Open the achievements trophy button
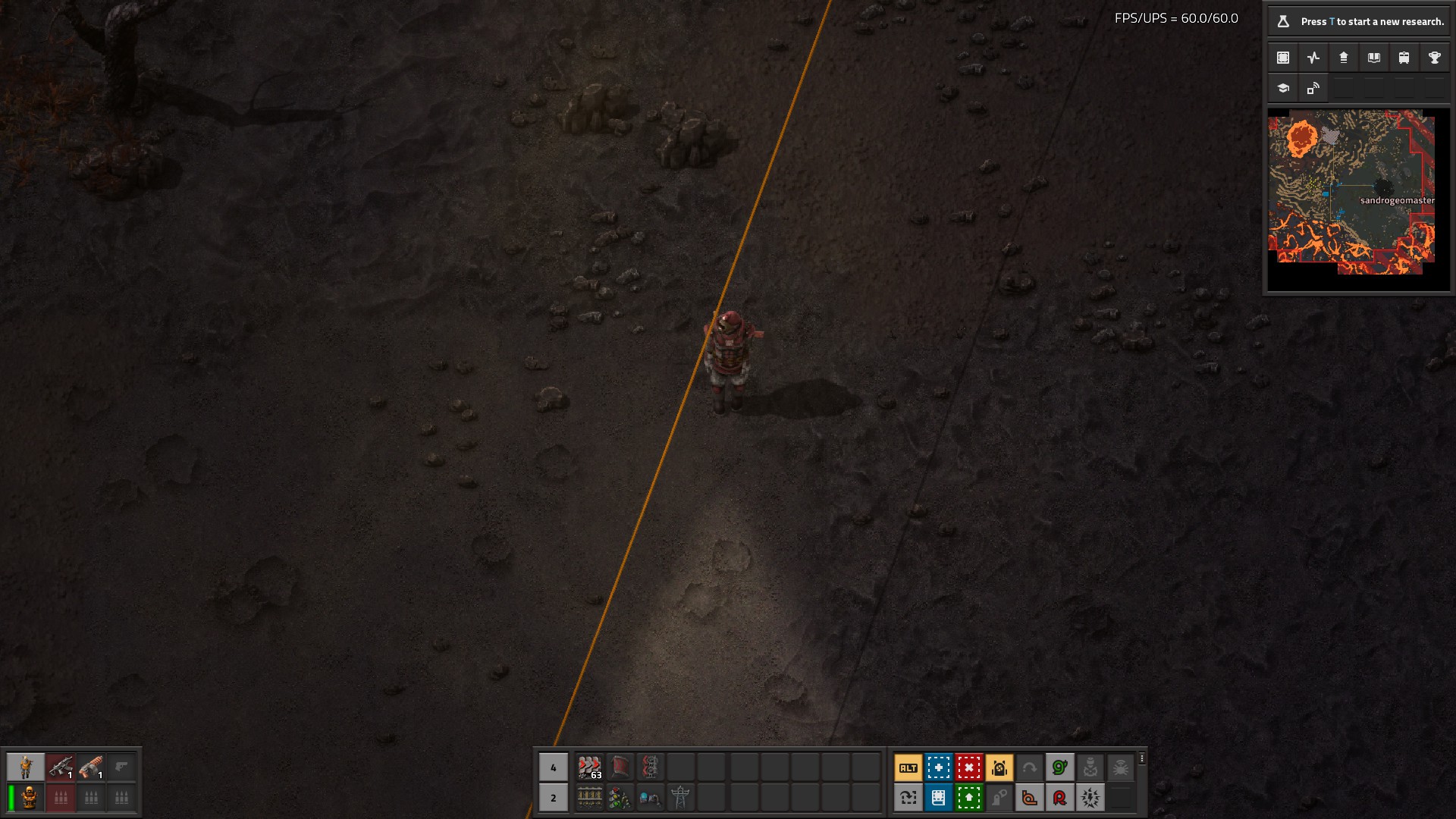This screenshot has height=819, width=1456. pos(1434,58)
